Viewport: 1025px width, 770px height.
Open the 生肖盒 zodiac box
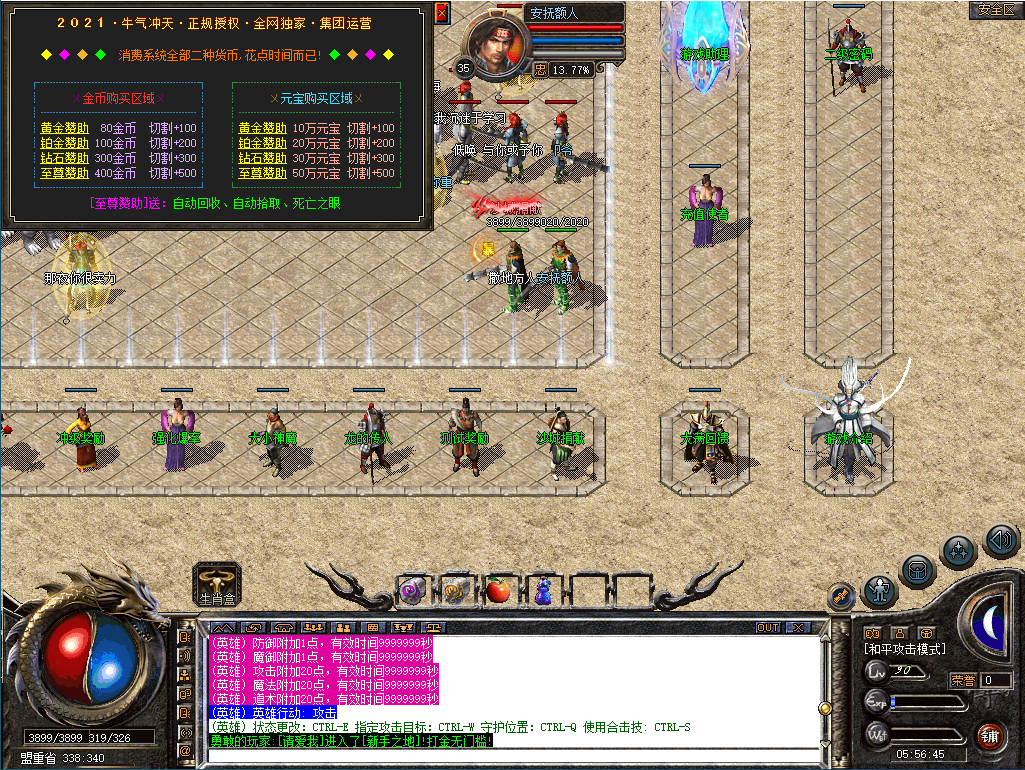(217, 583)
